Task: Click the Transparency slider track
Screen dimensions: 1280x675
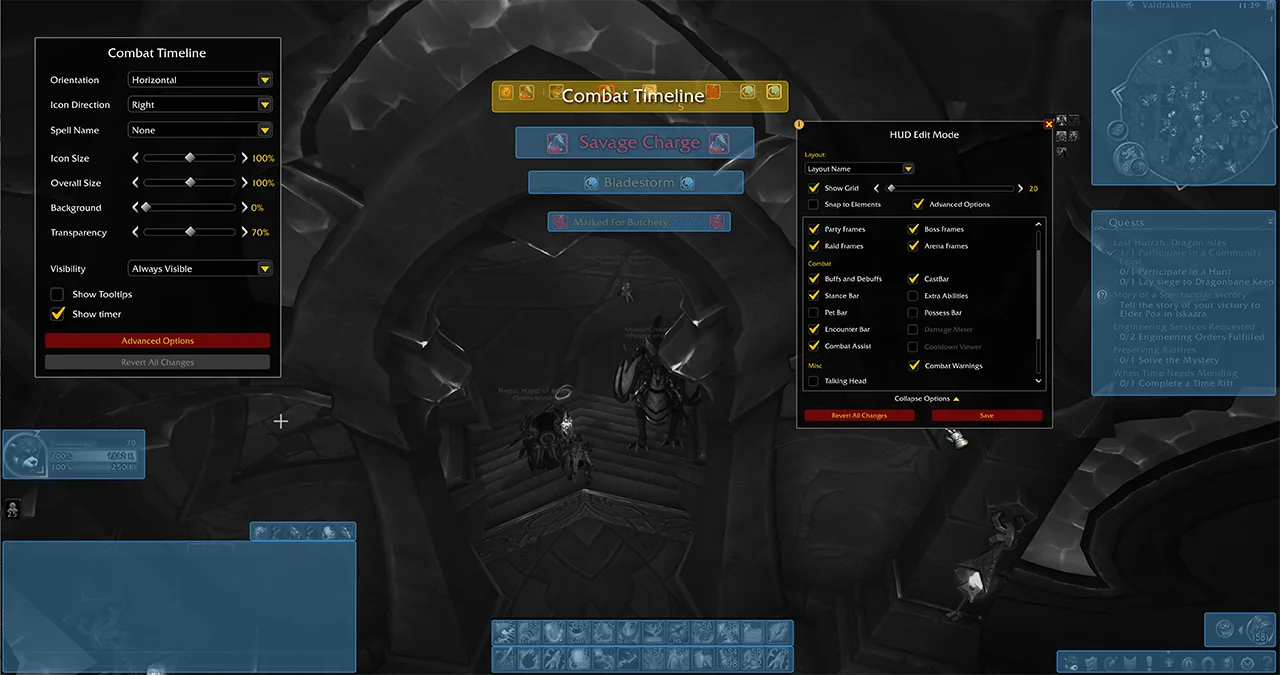Action: point(190,233)
